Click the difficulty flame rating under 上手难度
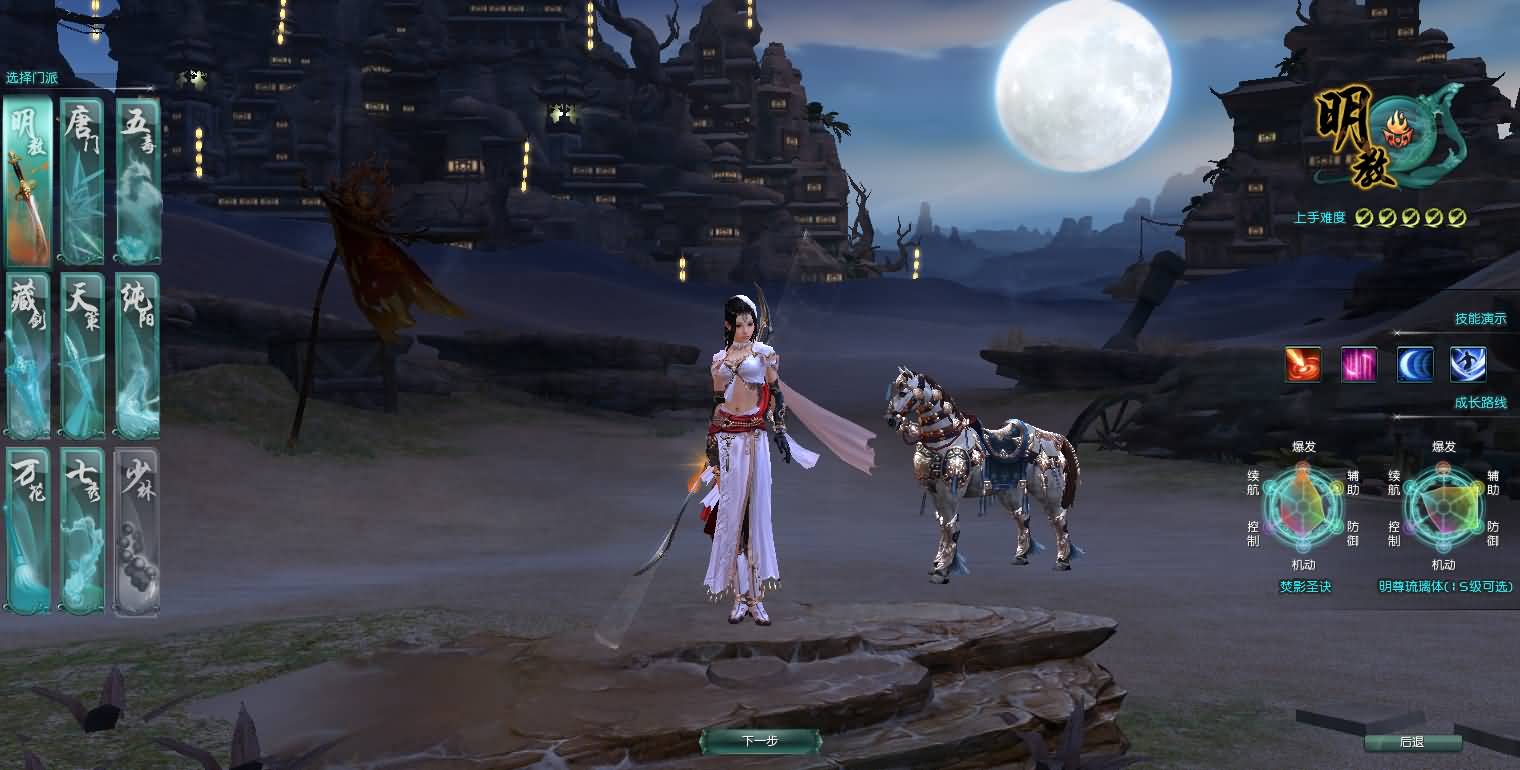Viewport: 1520px width, 770px height. [x=1410, y=215]
